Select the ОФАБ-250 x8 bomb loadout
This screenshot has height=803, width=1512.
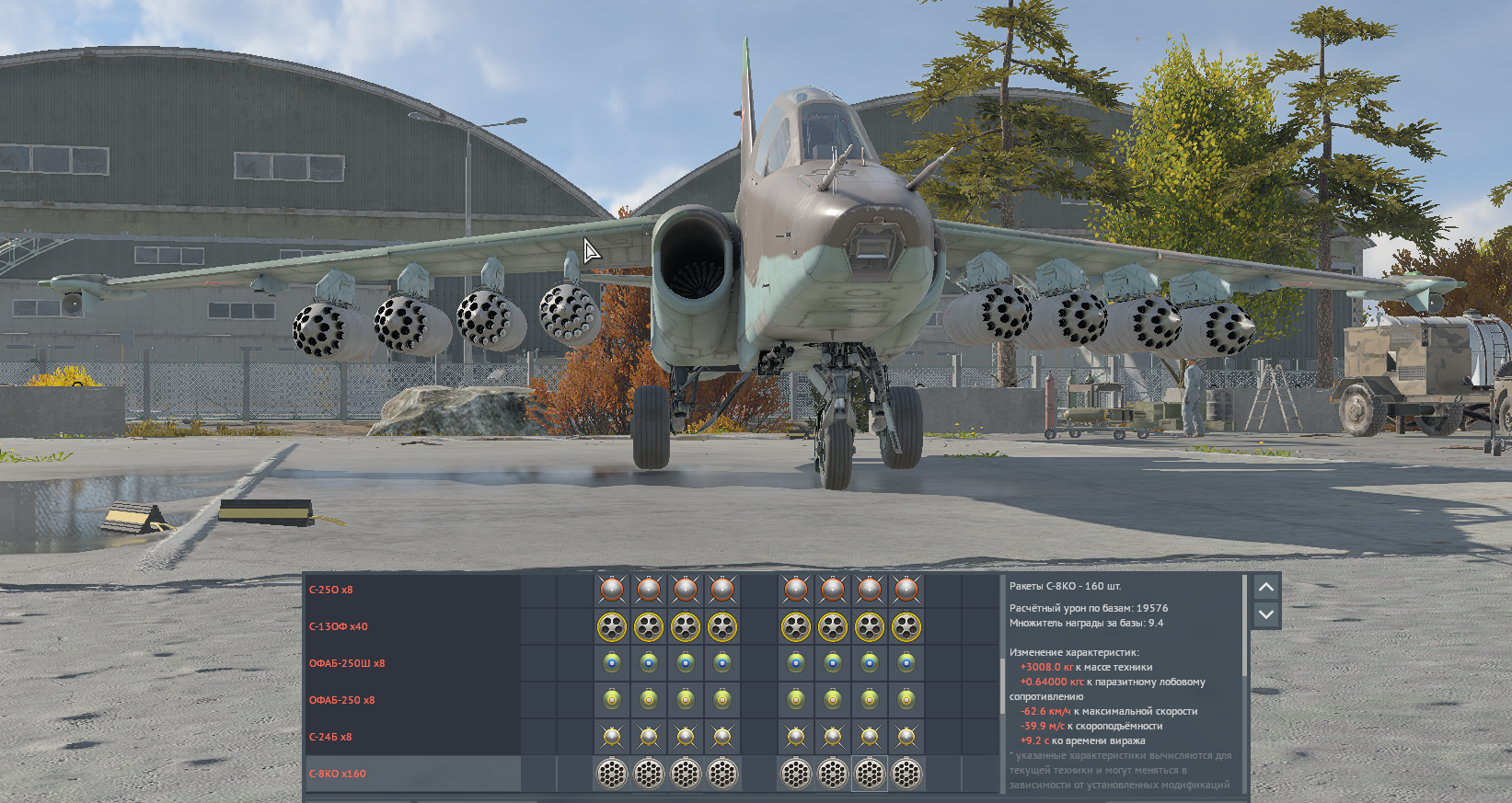(x=342, y=700)
